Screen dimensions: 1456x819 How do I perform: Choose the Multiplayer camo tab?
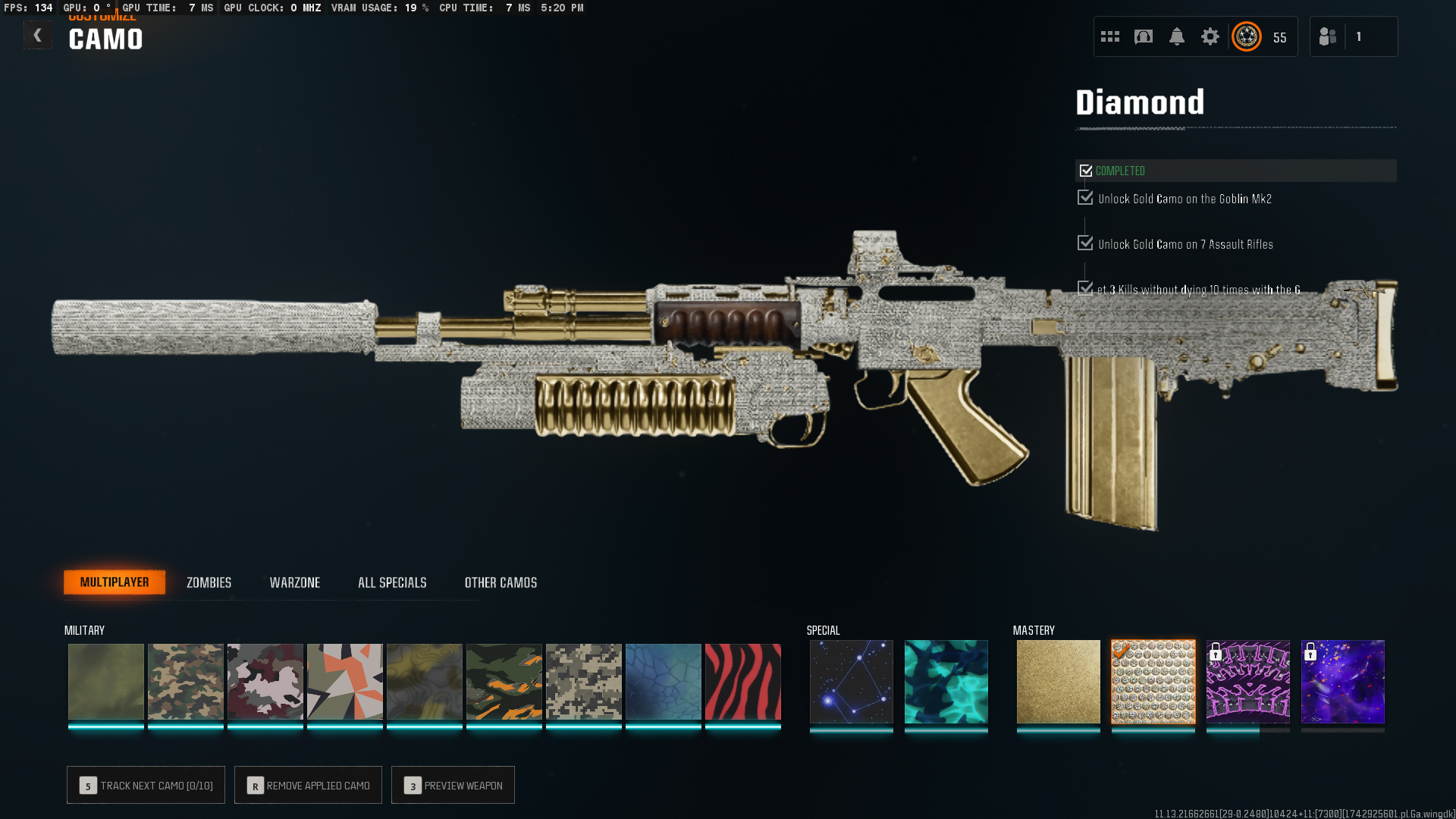(115, 582)
